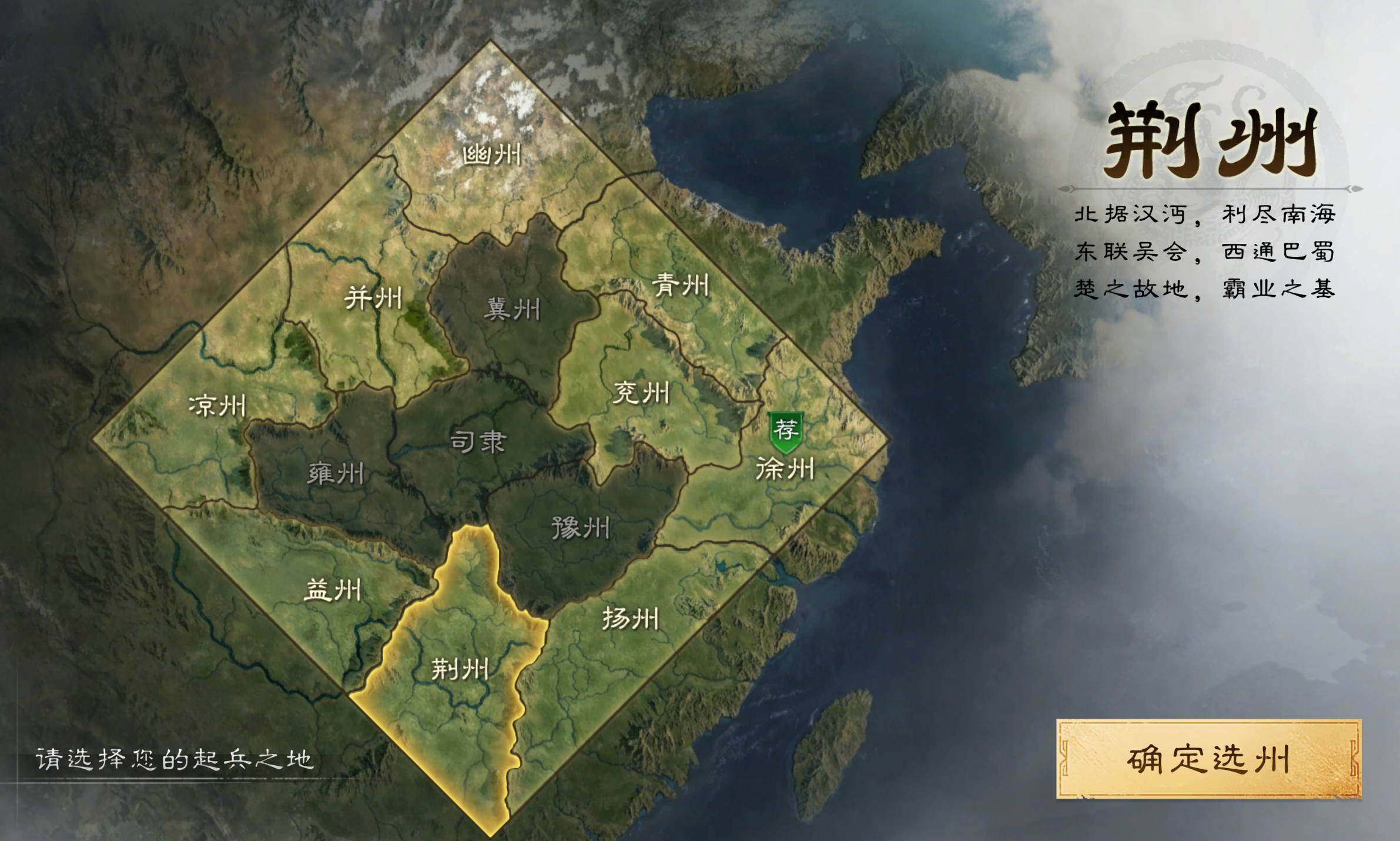Select the highlighted Jingzhou province
The width and height of the screenshot is (1400, 841).
point(461,671)
